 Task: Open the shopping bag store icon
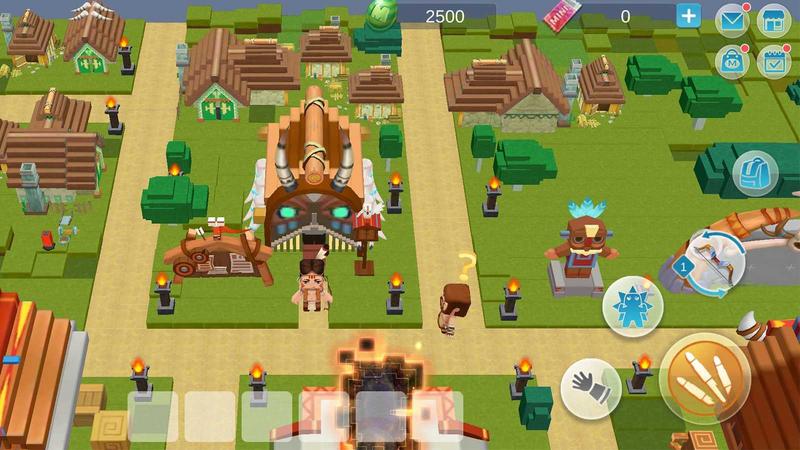pyautogui.click(x=733, y=59)
